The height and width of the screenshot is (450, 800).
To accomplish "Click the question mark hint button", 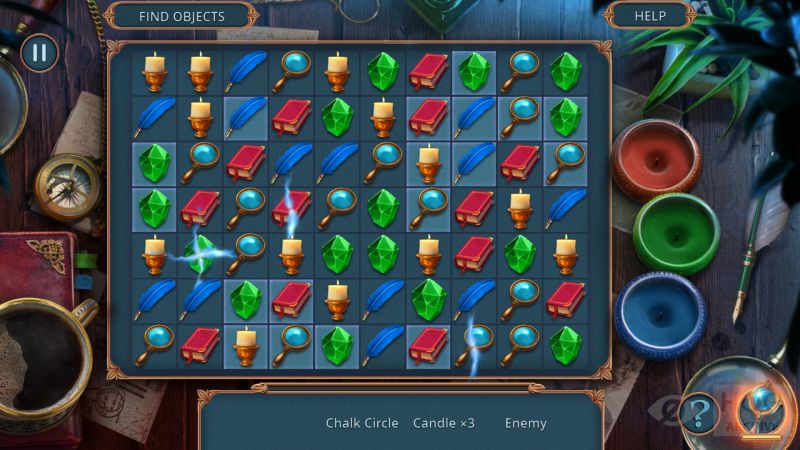I will tap(699, 412).
